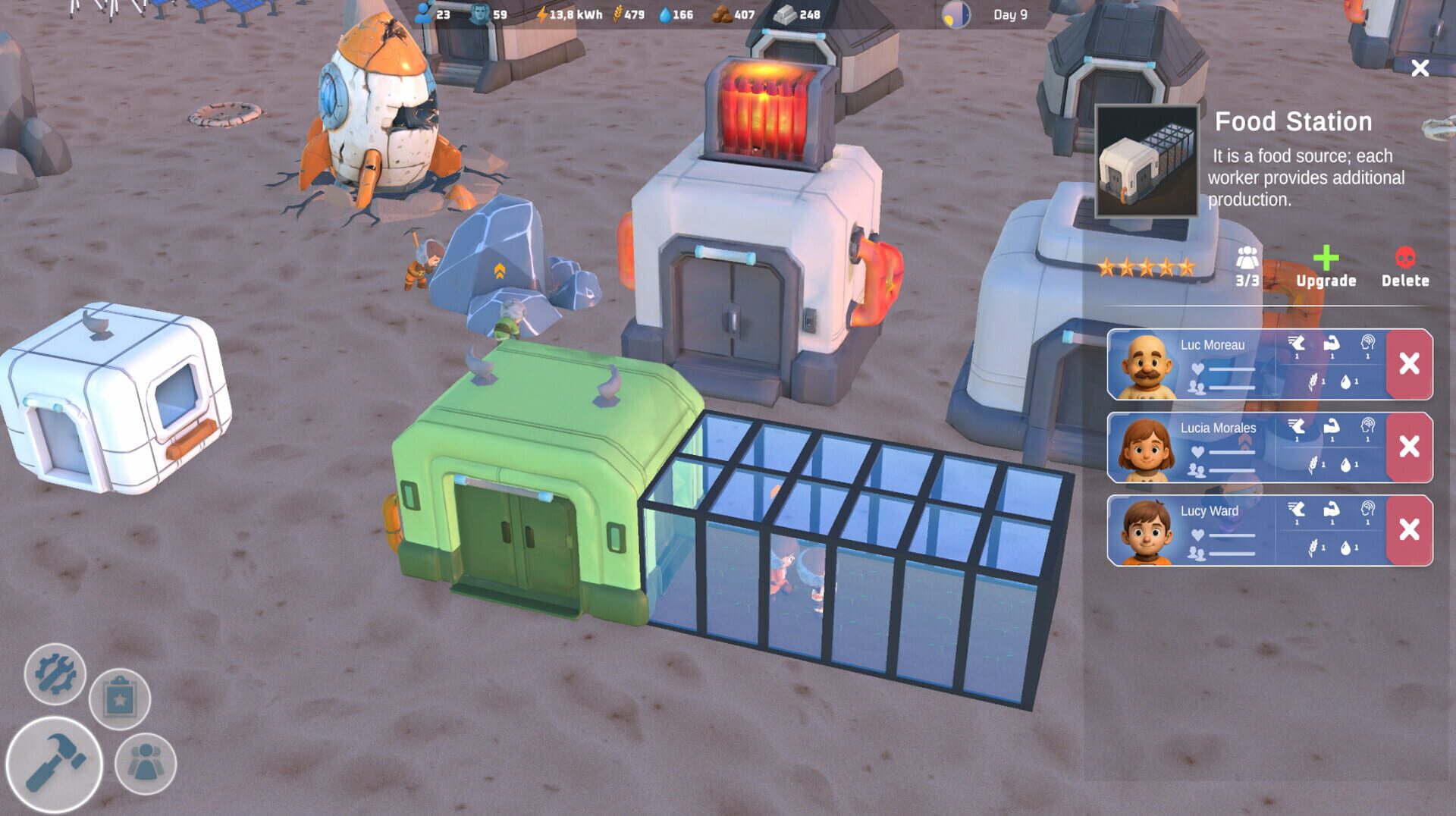Remove Lucia Morales with her red X

tap(1407, 444)
